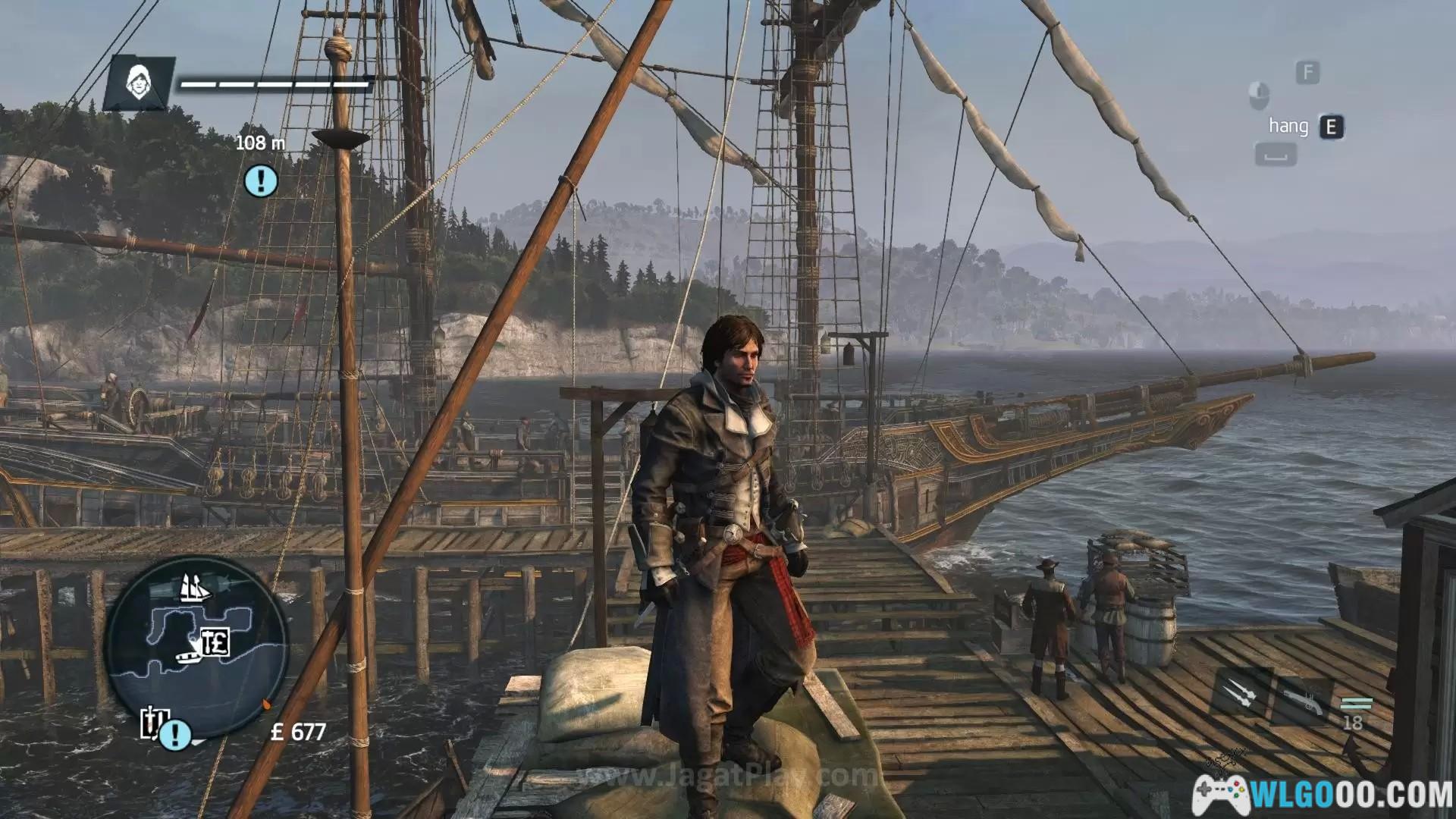The height and width of the screenshot is (819, 1456).
Task: Click the sailing ship marker on the minimap
Action: pos(195,588)
